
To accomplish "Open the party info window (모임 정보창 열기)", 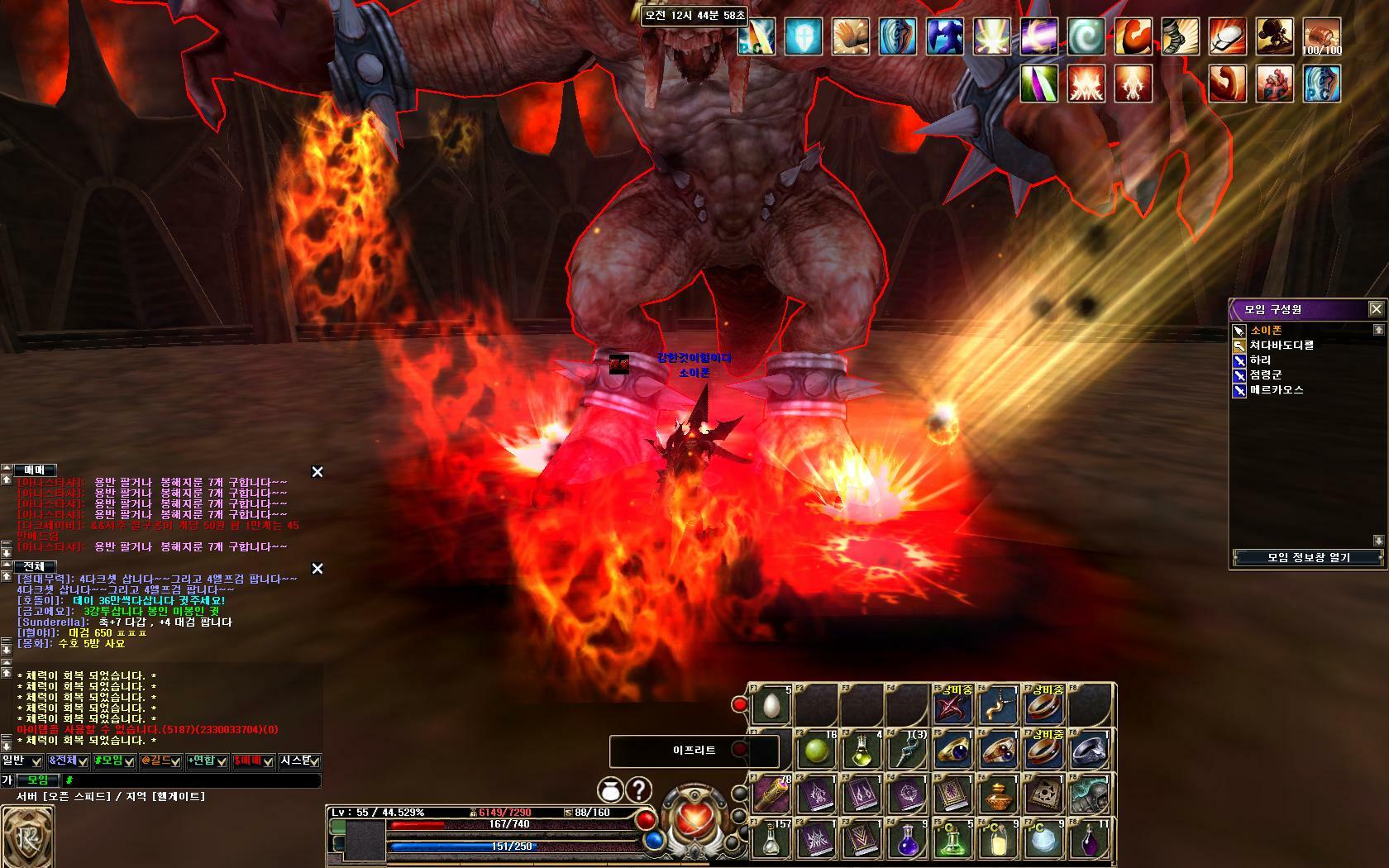I will coord(1308,558).
